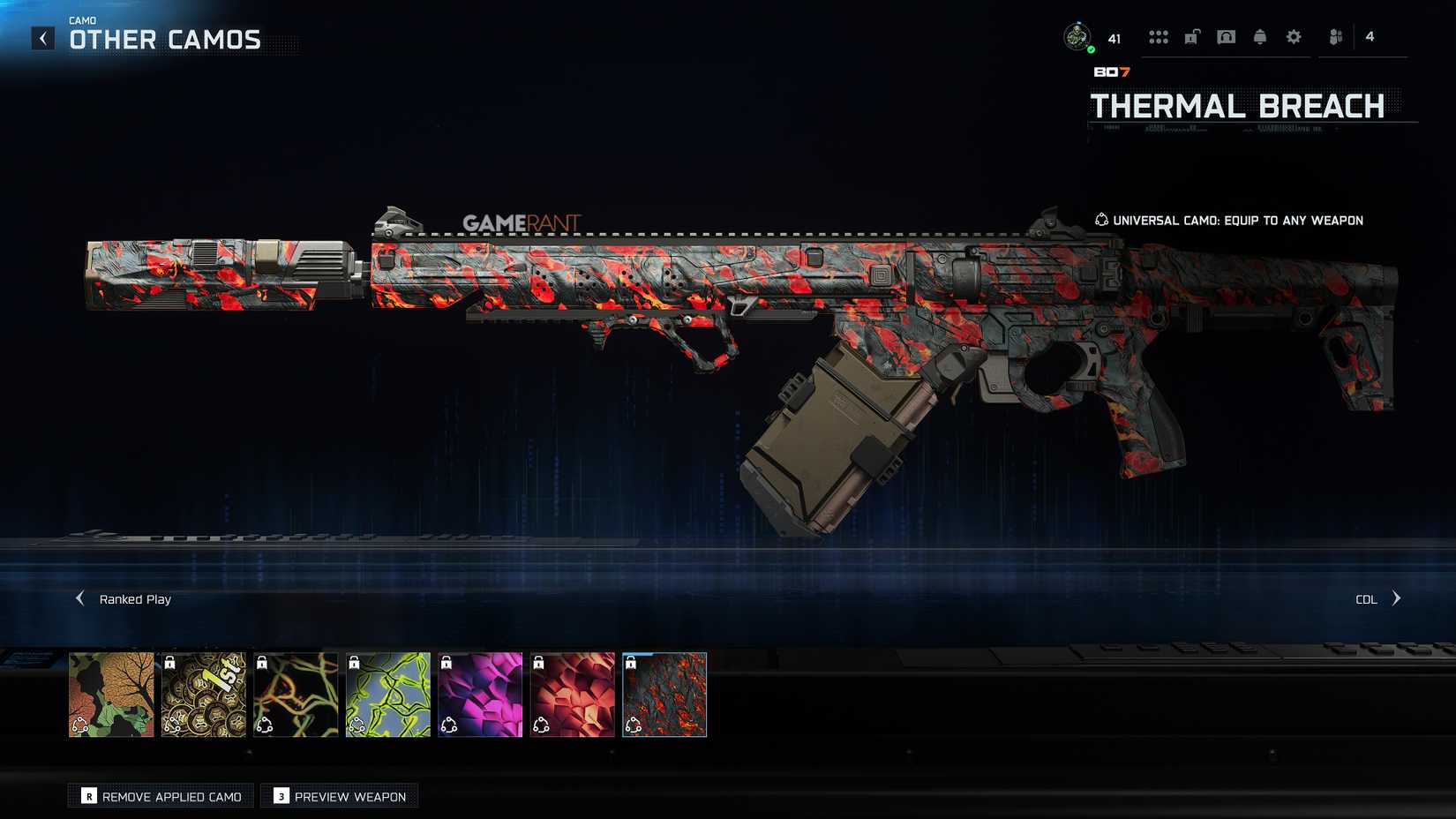Check notifications via the bell icon

[1259, 37]
